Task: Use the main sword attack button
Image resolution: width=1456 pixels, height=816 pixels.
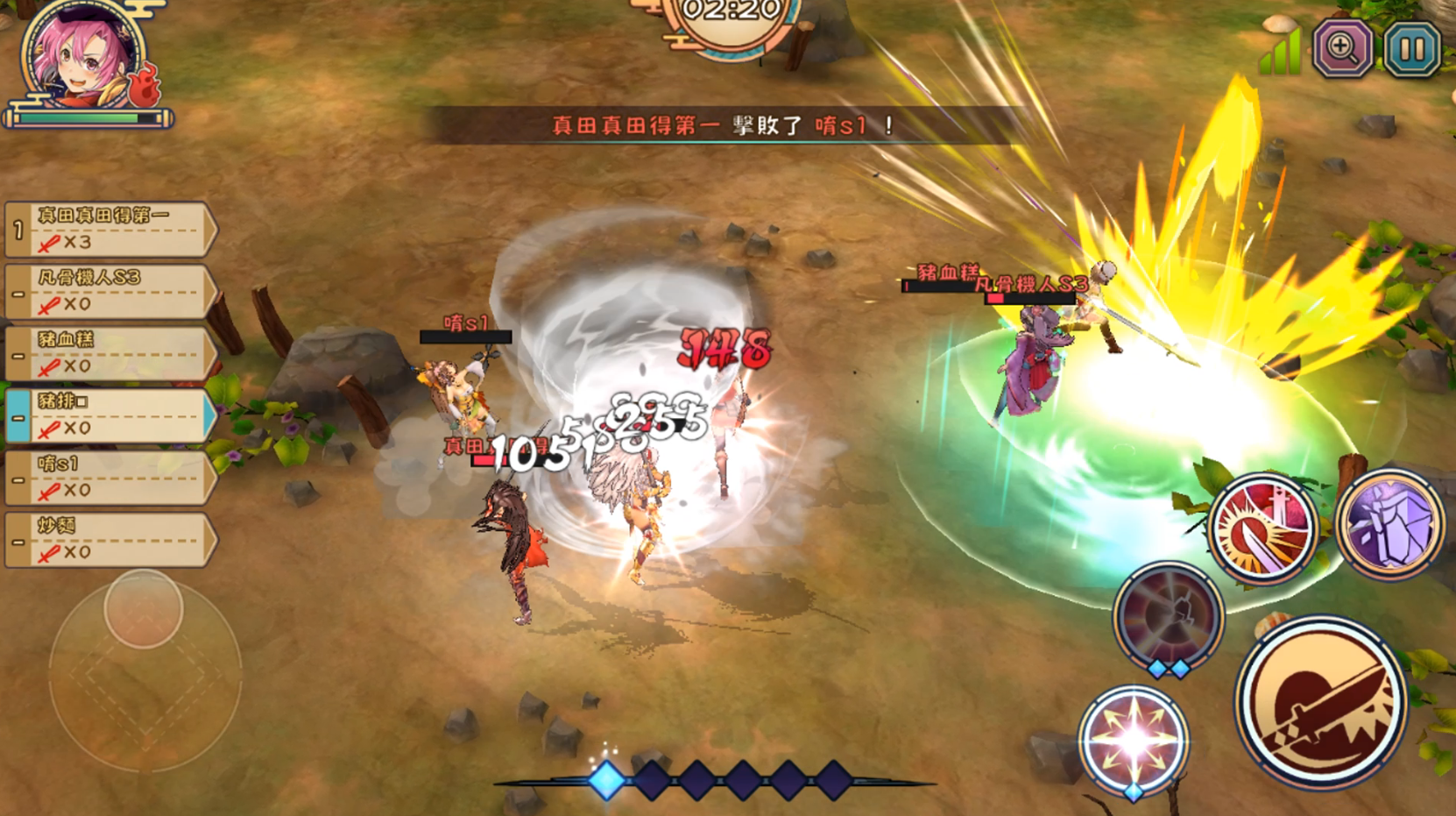Action: (1321, 701)
